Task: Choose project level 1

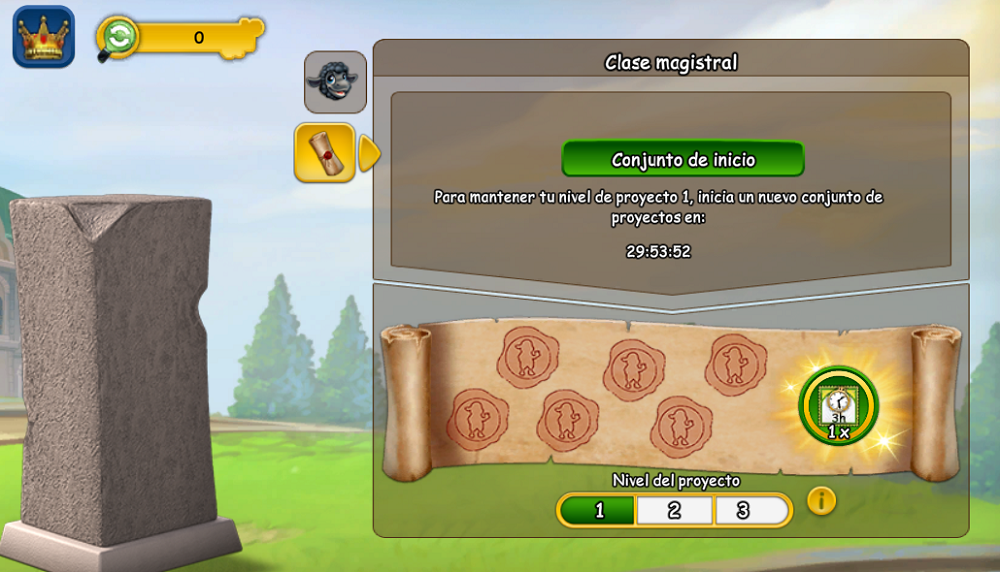Action: point(598,510)
